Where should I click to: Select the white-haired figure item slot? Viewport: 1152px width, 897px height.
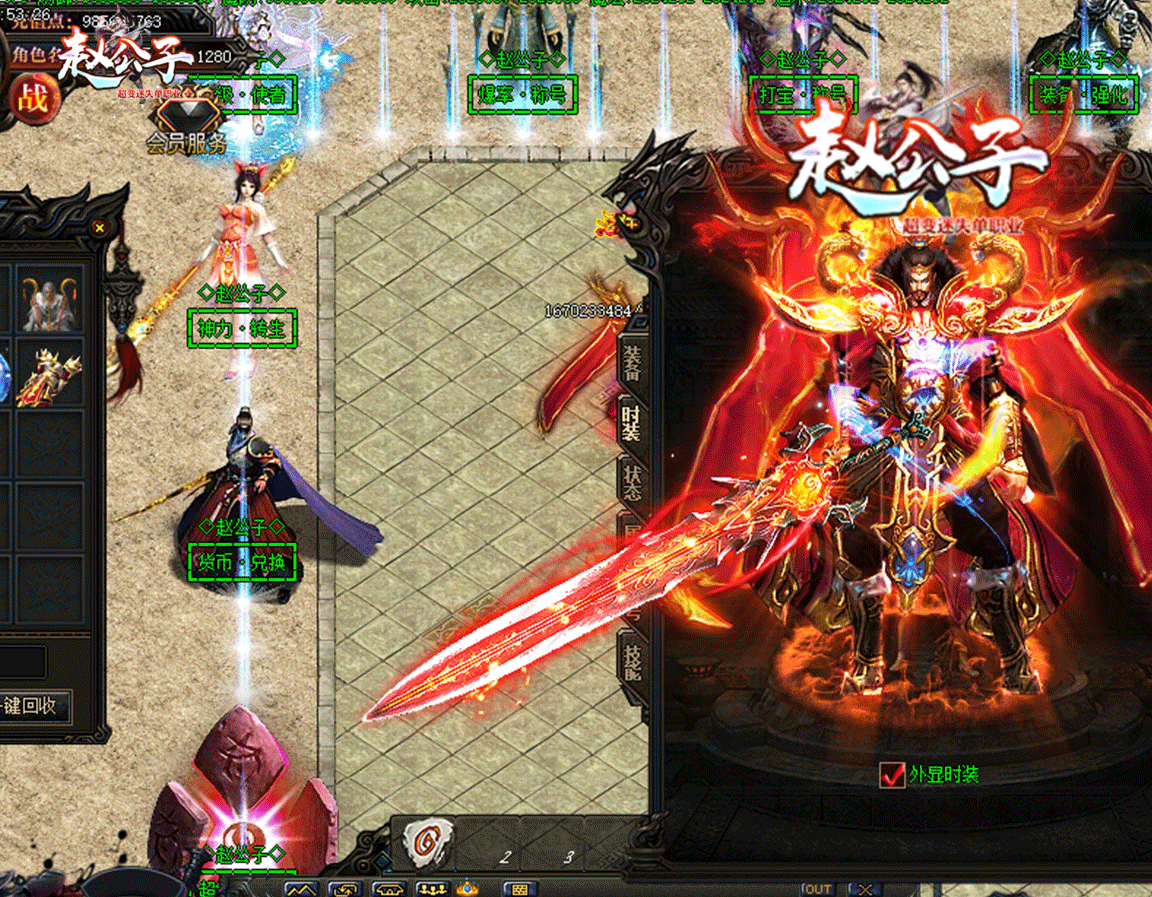[x=50, y=299]
